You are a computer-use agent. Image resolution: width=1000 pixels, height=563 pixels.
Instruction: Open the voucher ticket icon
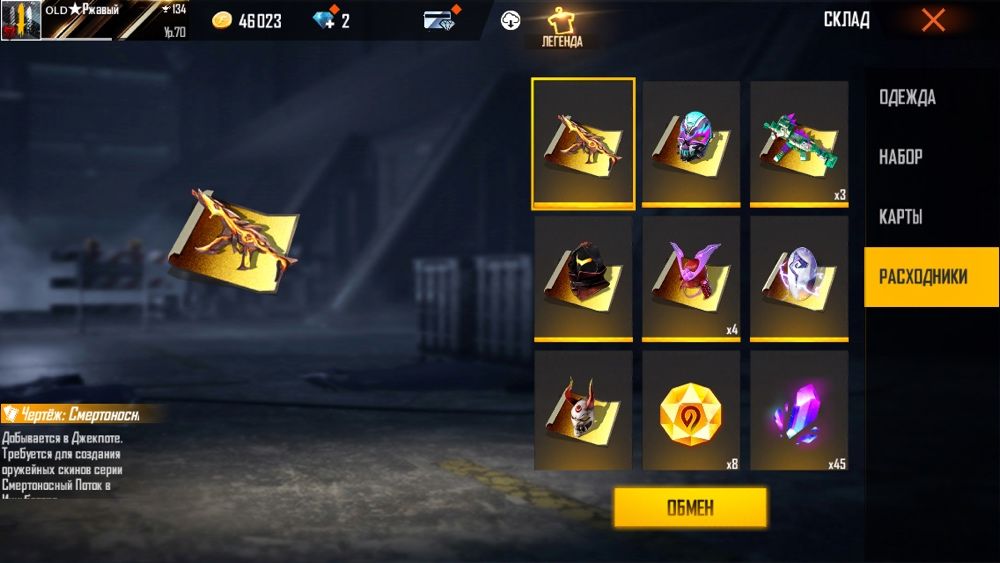click(x=440, y=20)
